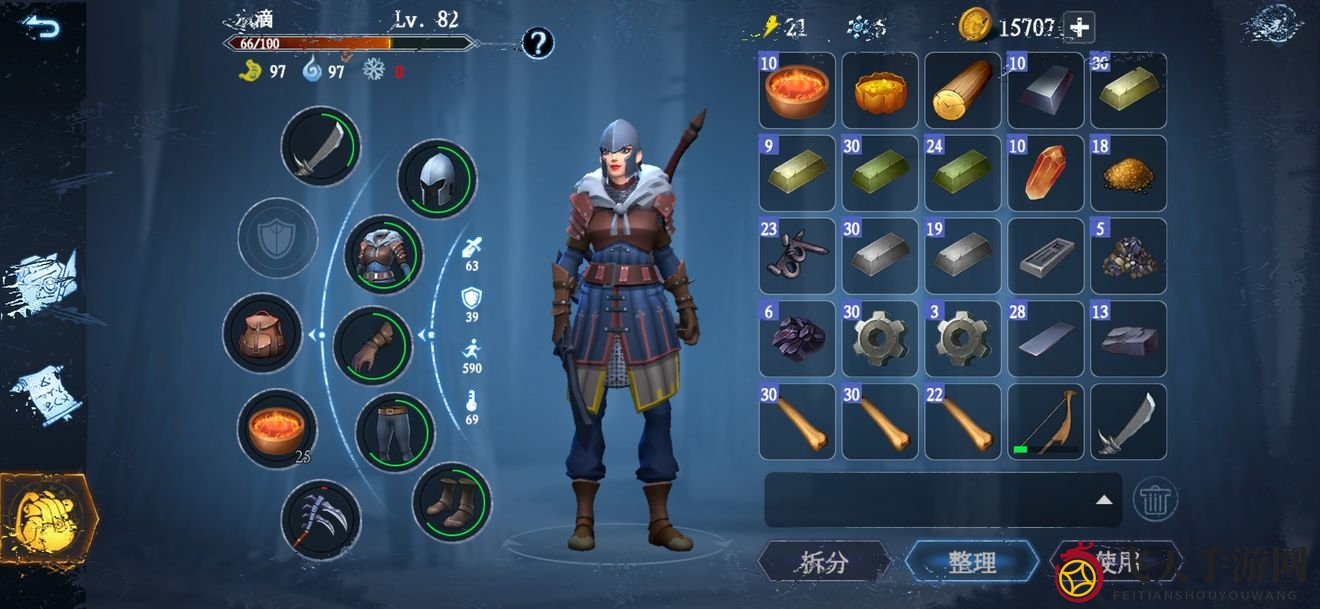Open the question mark help button

click(538, 43)
